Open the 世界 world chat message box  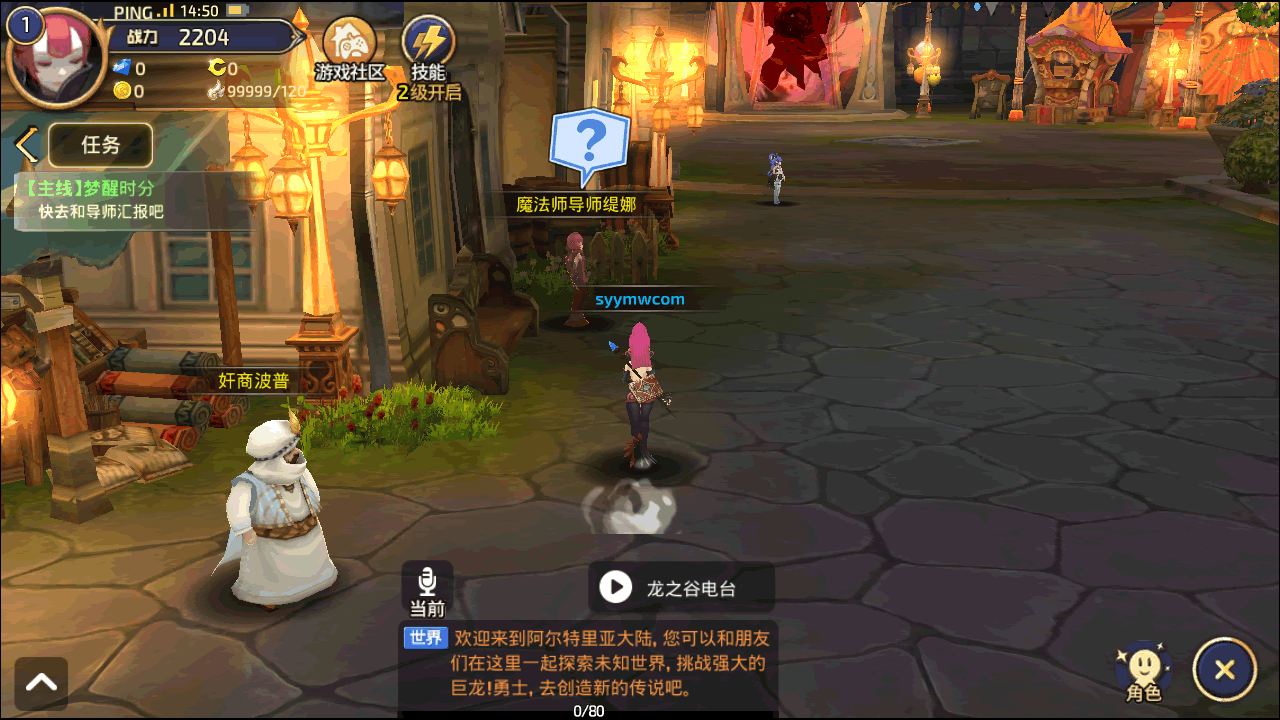click(588, 663)
